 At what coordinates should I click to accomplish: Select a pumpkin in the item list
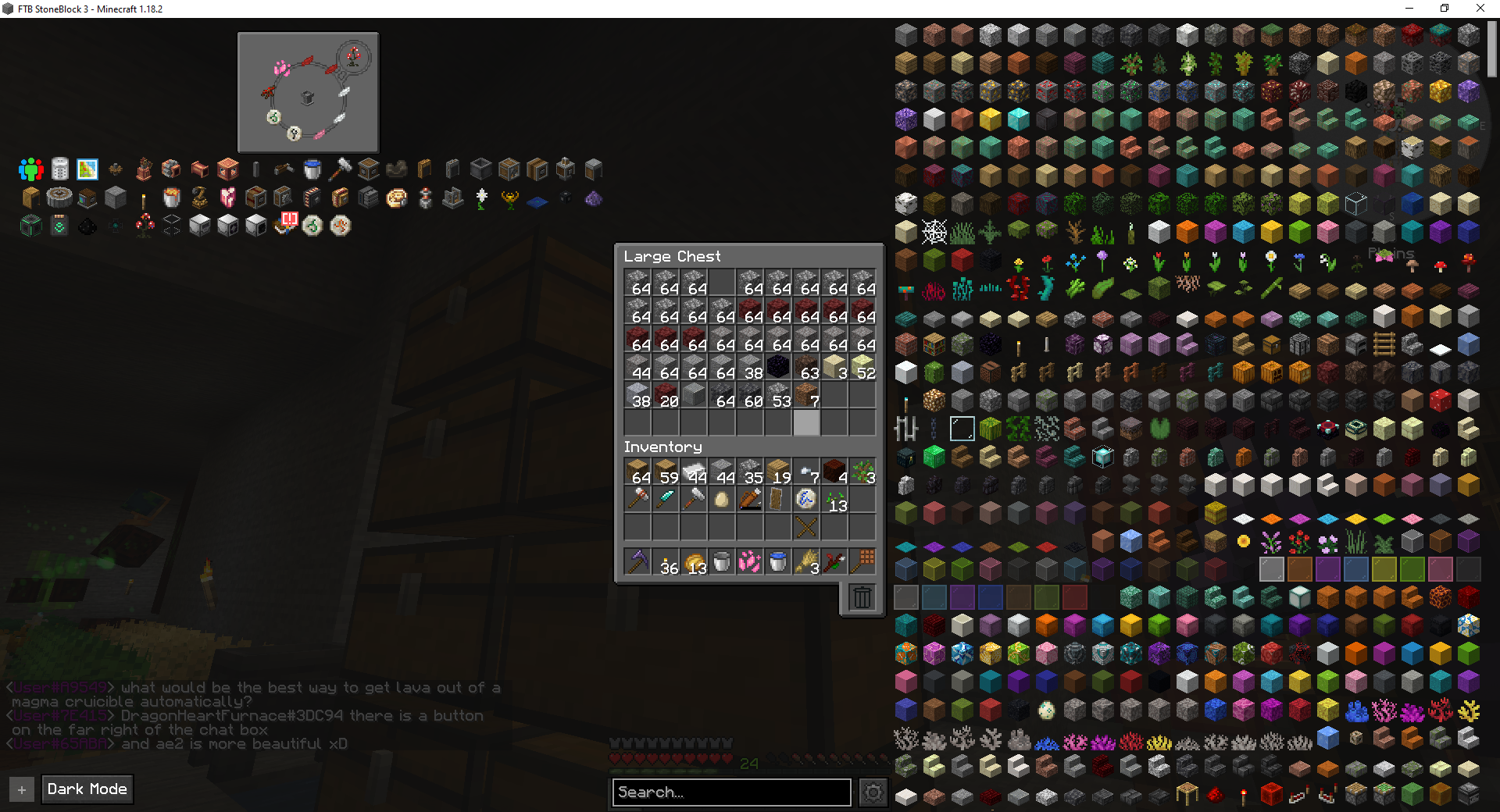[x=1244, y=372]
